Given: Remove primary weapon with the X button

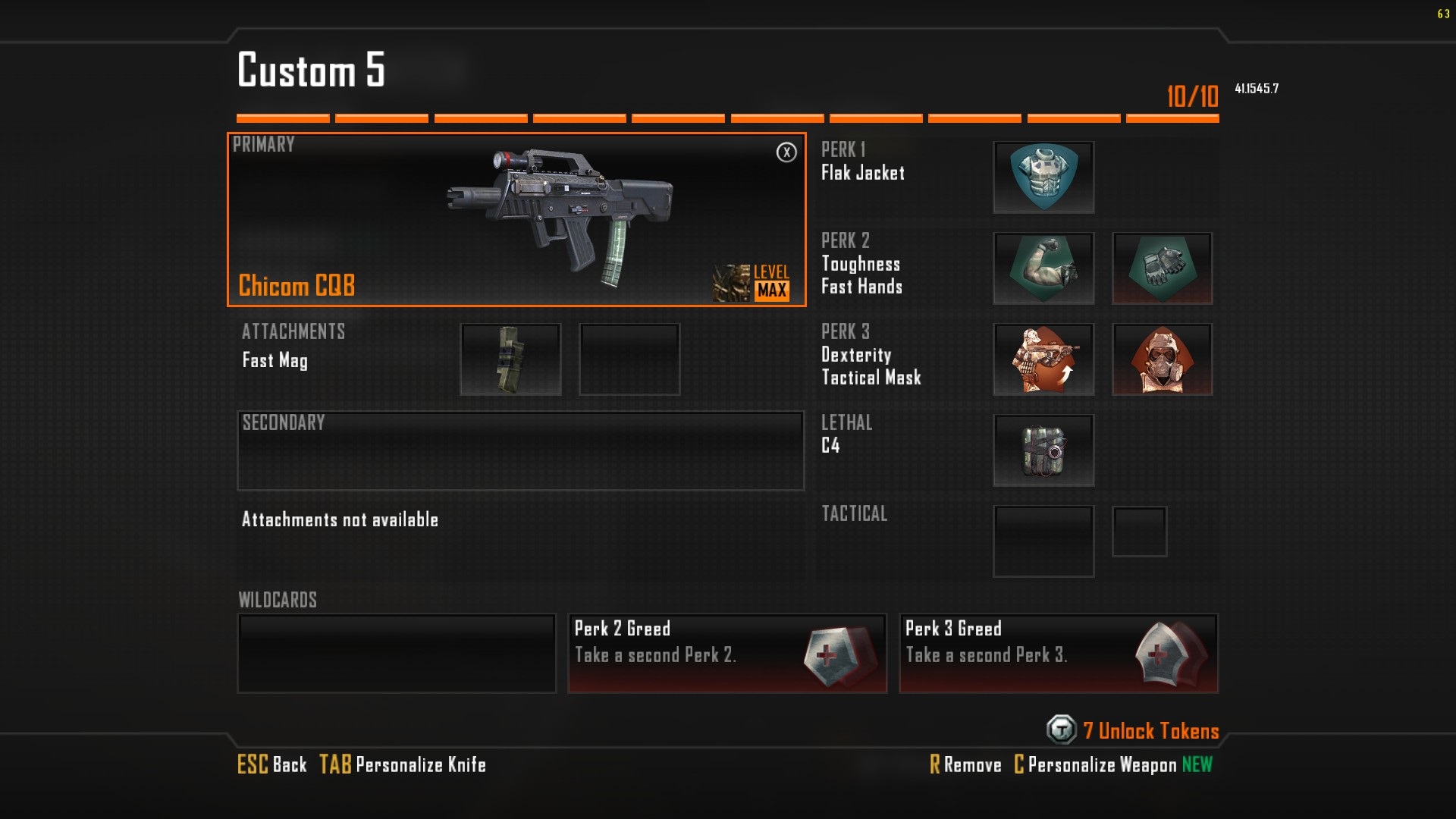Looking at the screenshot, I should (786, 152).
